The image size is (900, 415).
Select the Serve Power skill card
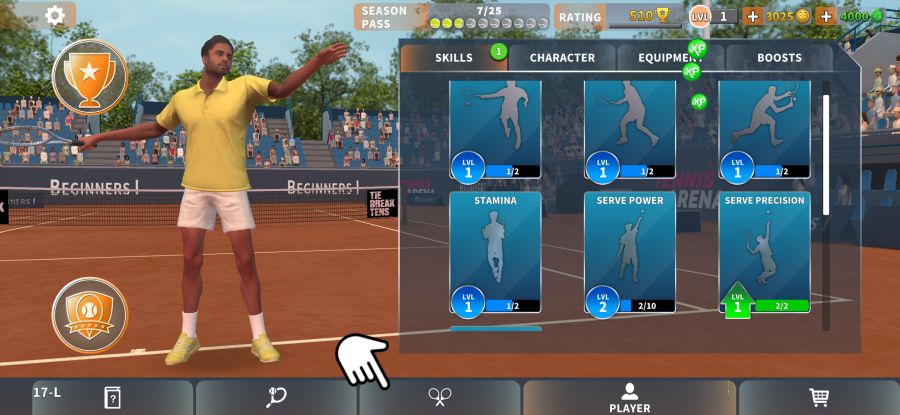tap(630, 252)
